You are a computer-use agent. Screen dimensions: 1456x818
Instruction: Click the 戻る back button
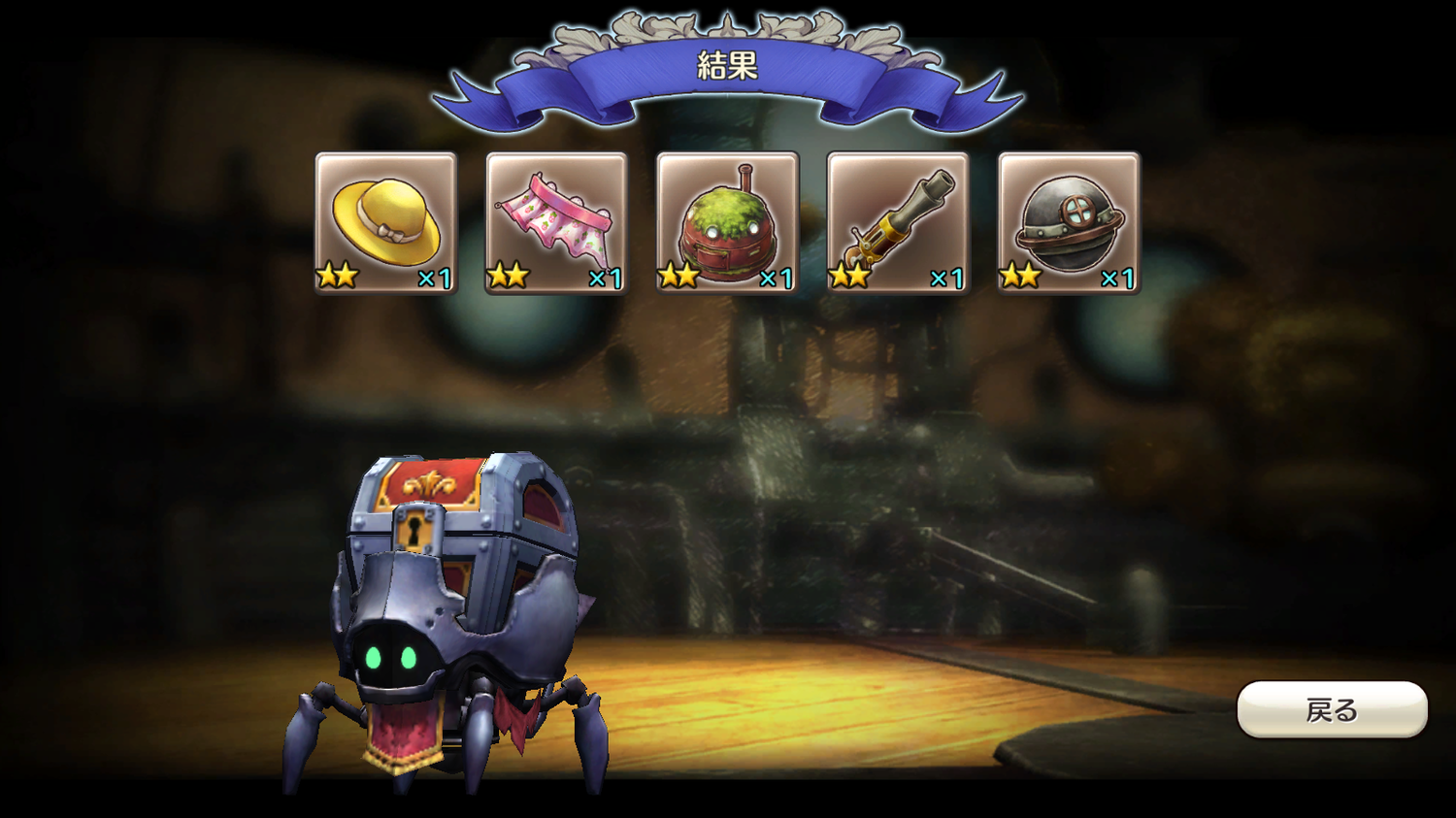pos(1331,709)
